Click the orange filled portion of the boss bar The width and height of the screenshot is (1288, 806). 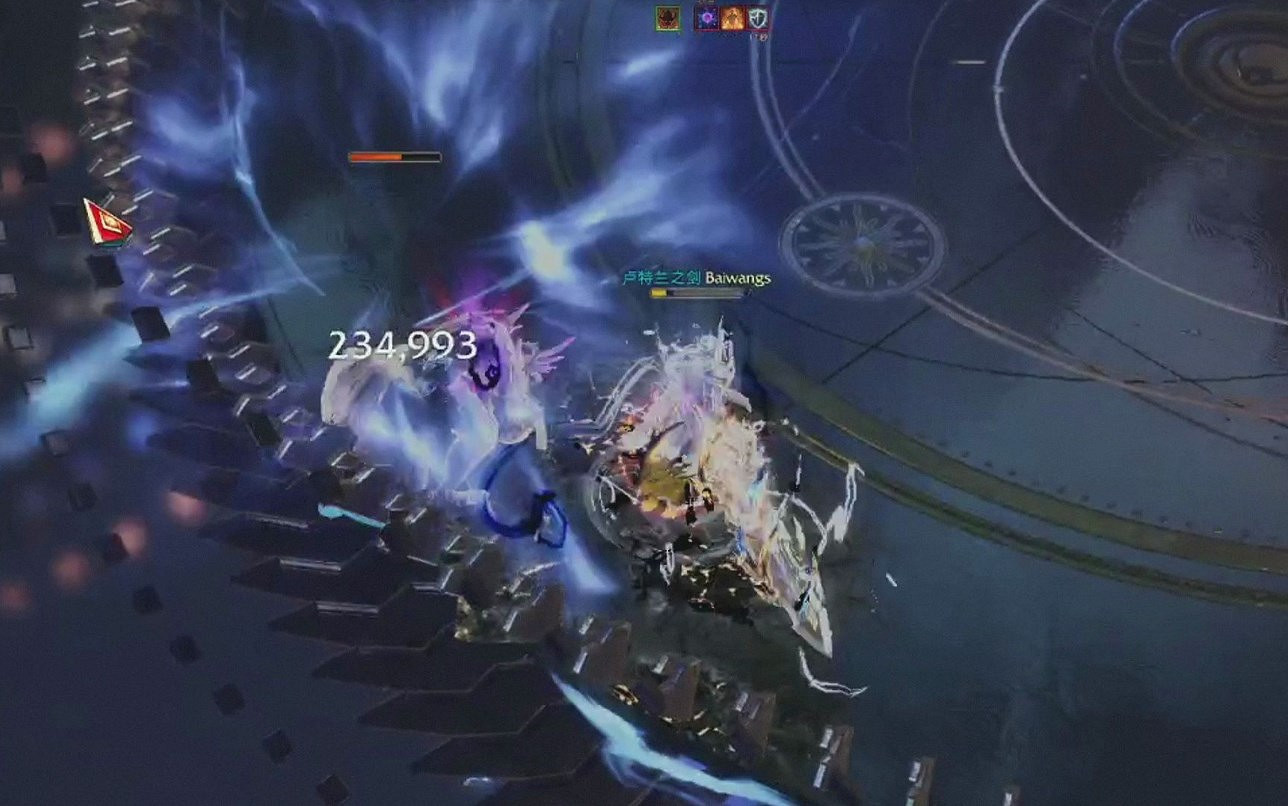point(375,156)
